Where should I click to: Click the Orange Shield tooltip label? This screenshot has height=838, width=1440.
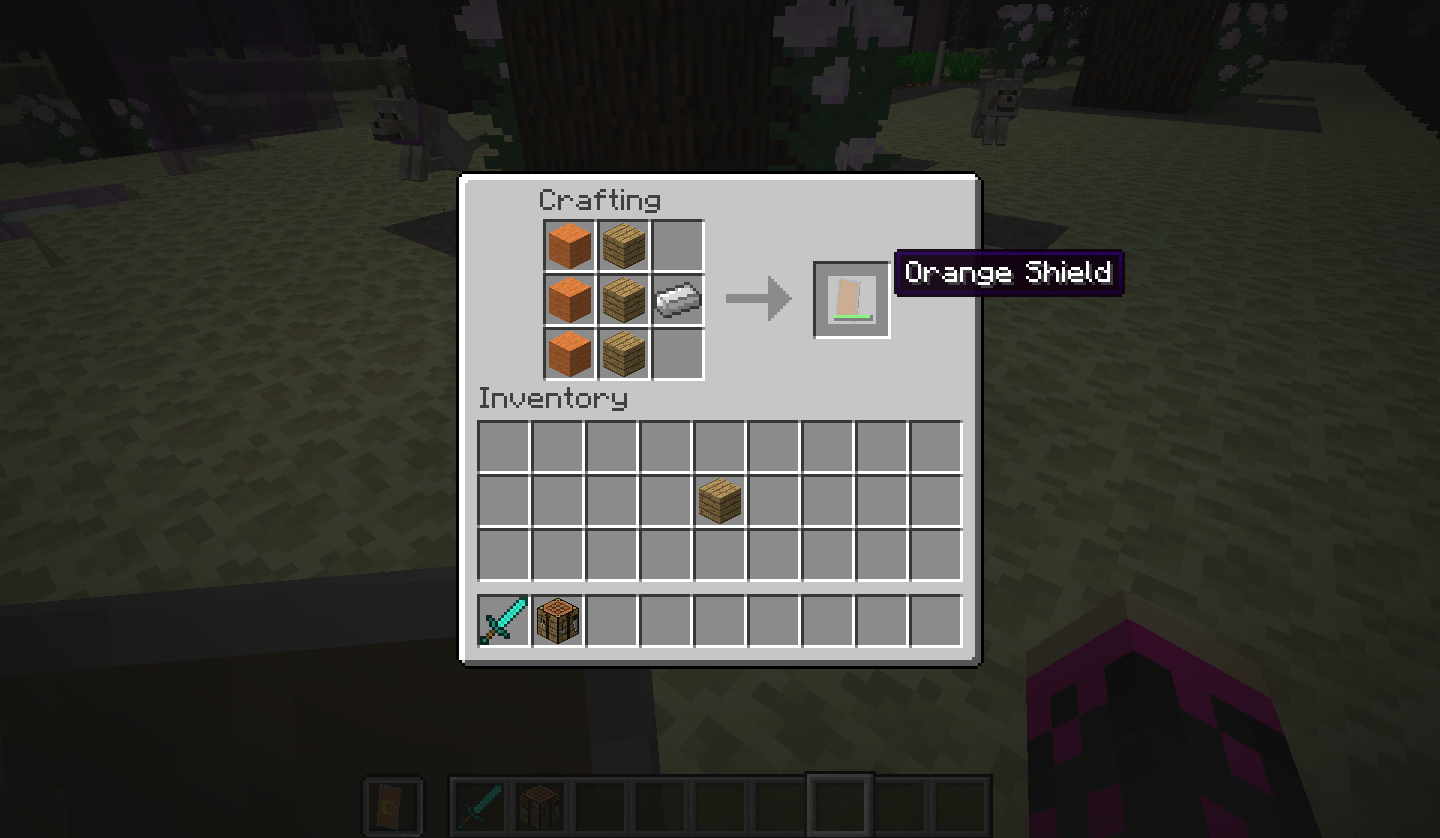click(x=1008, y=272)
